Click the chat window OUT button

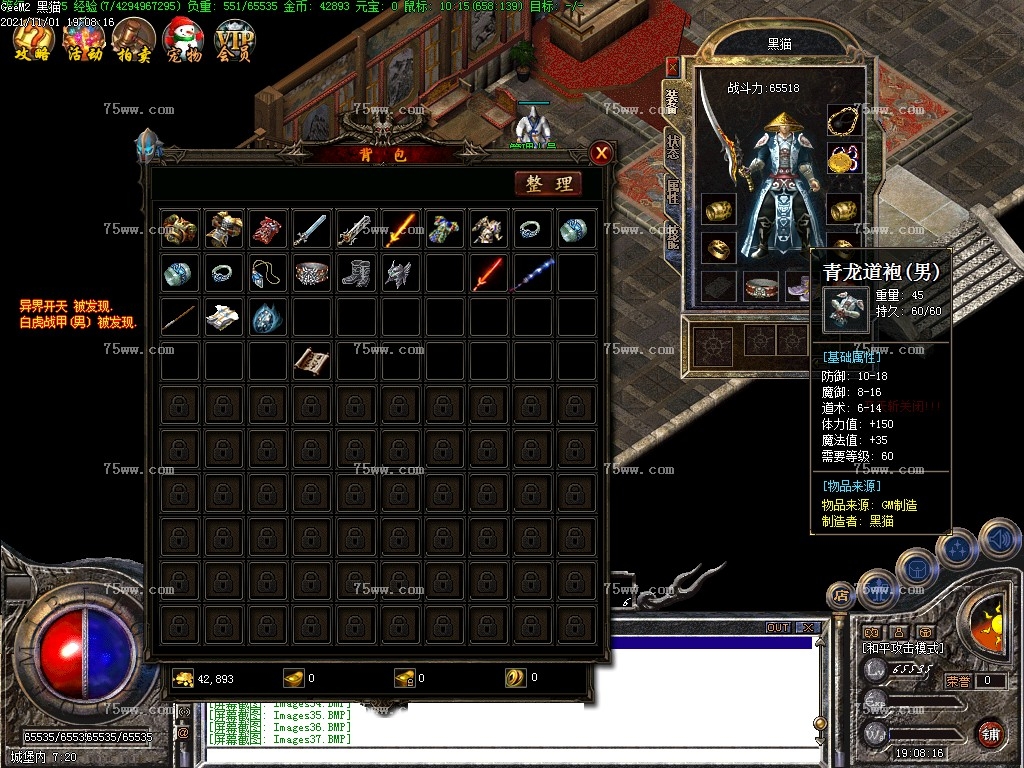pyautogui.click(x=777, y=628)
